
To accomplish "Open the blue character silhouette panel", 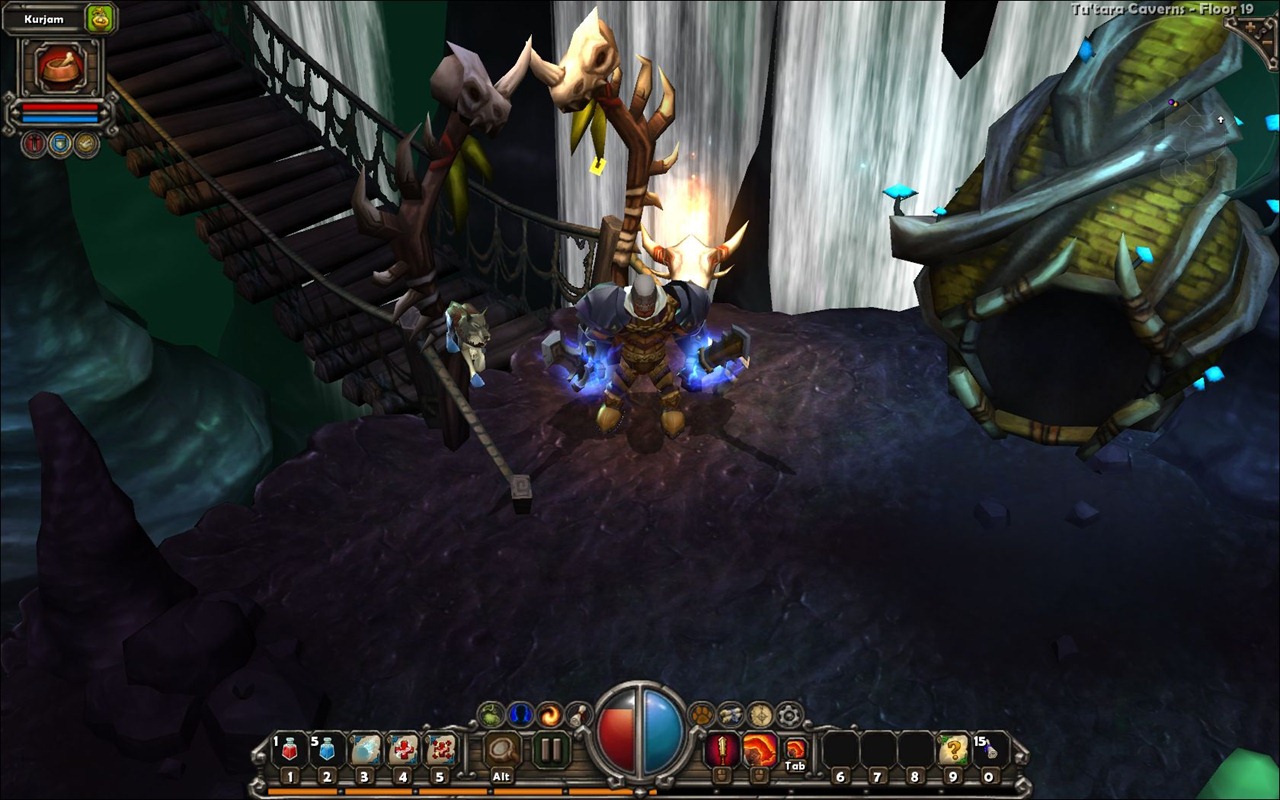I will [520, 714].
